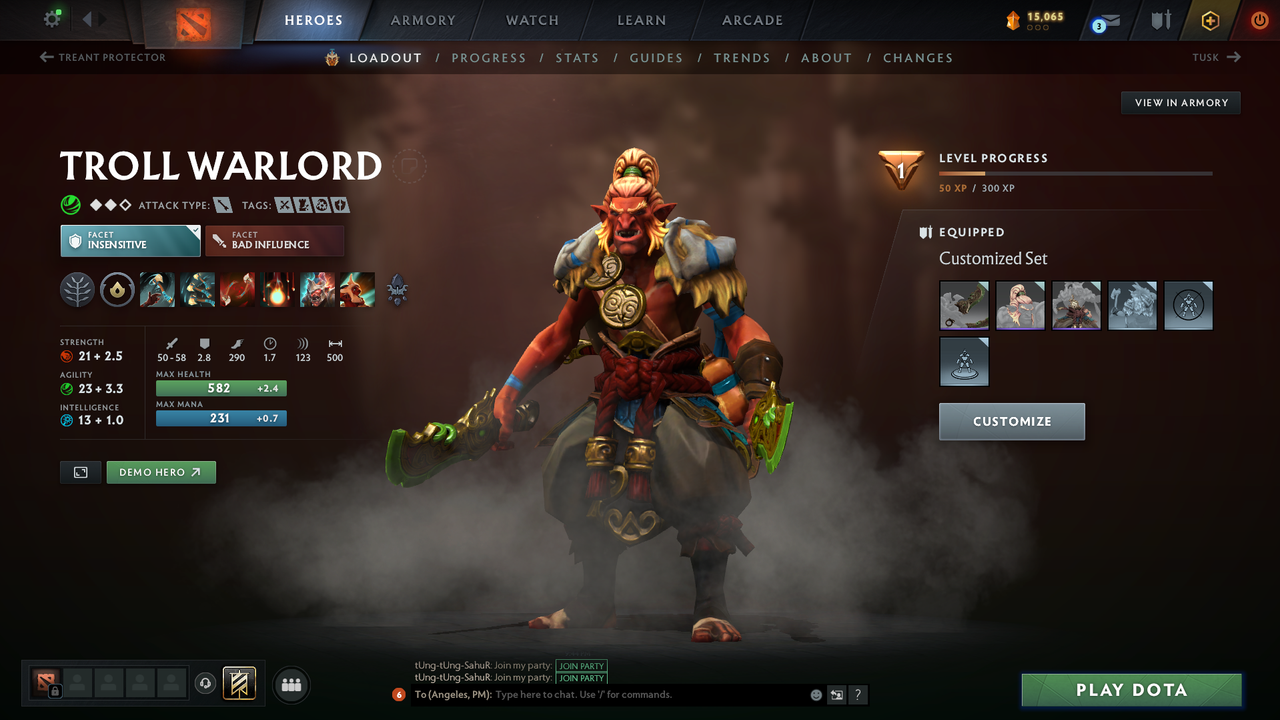Screen dimensions: 1280x720
Task: Select the Berserker's Rage ability icon
Action: coord(157,290)
